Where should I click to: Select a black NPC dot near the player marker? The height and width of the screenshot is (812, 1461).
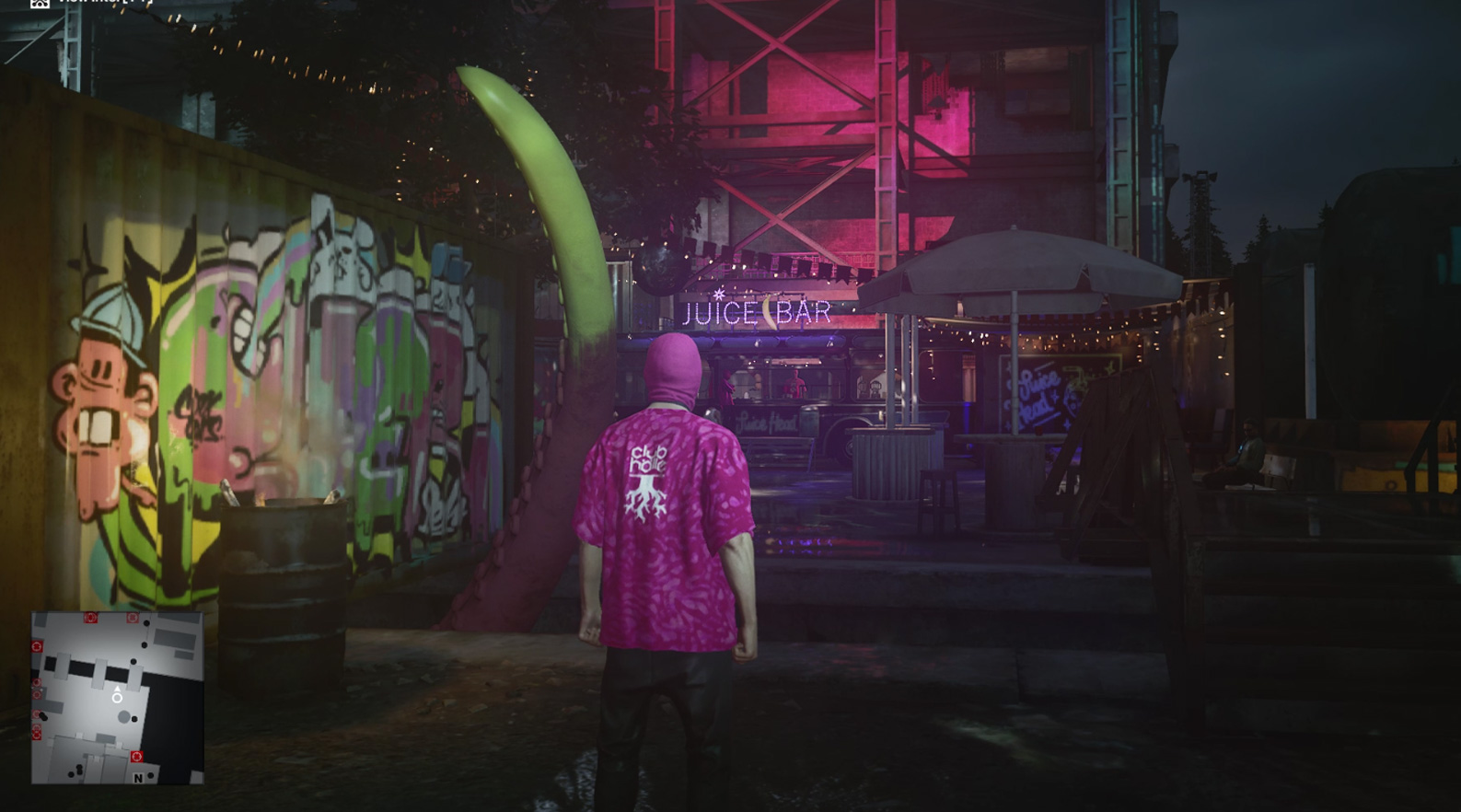(x=133, y=718)
